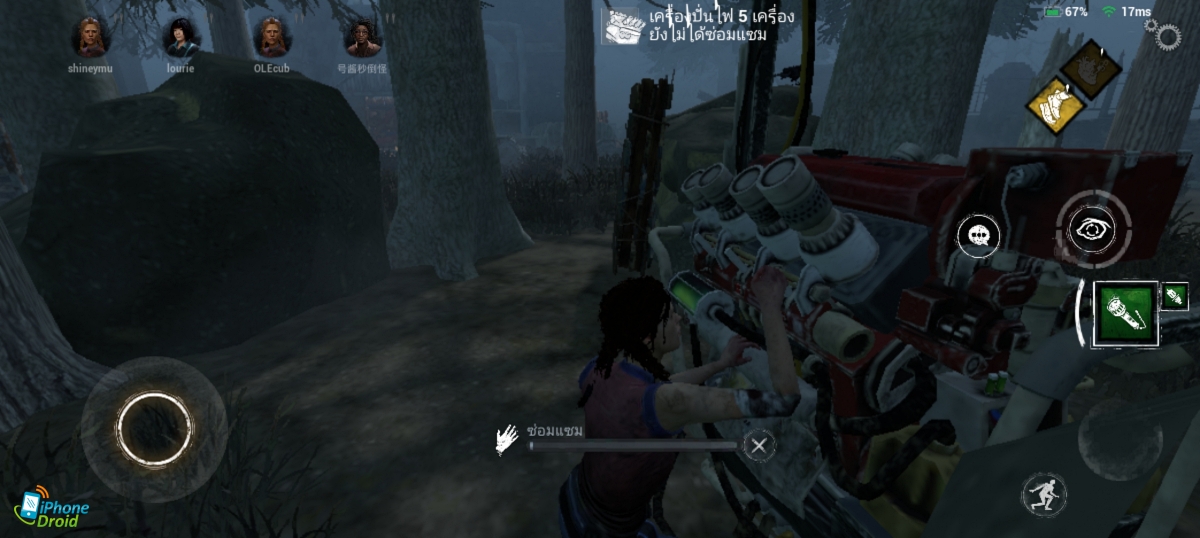This screenshot has height=538, width=1200.
Task: Tap the generator objective tracker icon
Action: [x=620, y=27]
